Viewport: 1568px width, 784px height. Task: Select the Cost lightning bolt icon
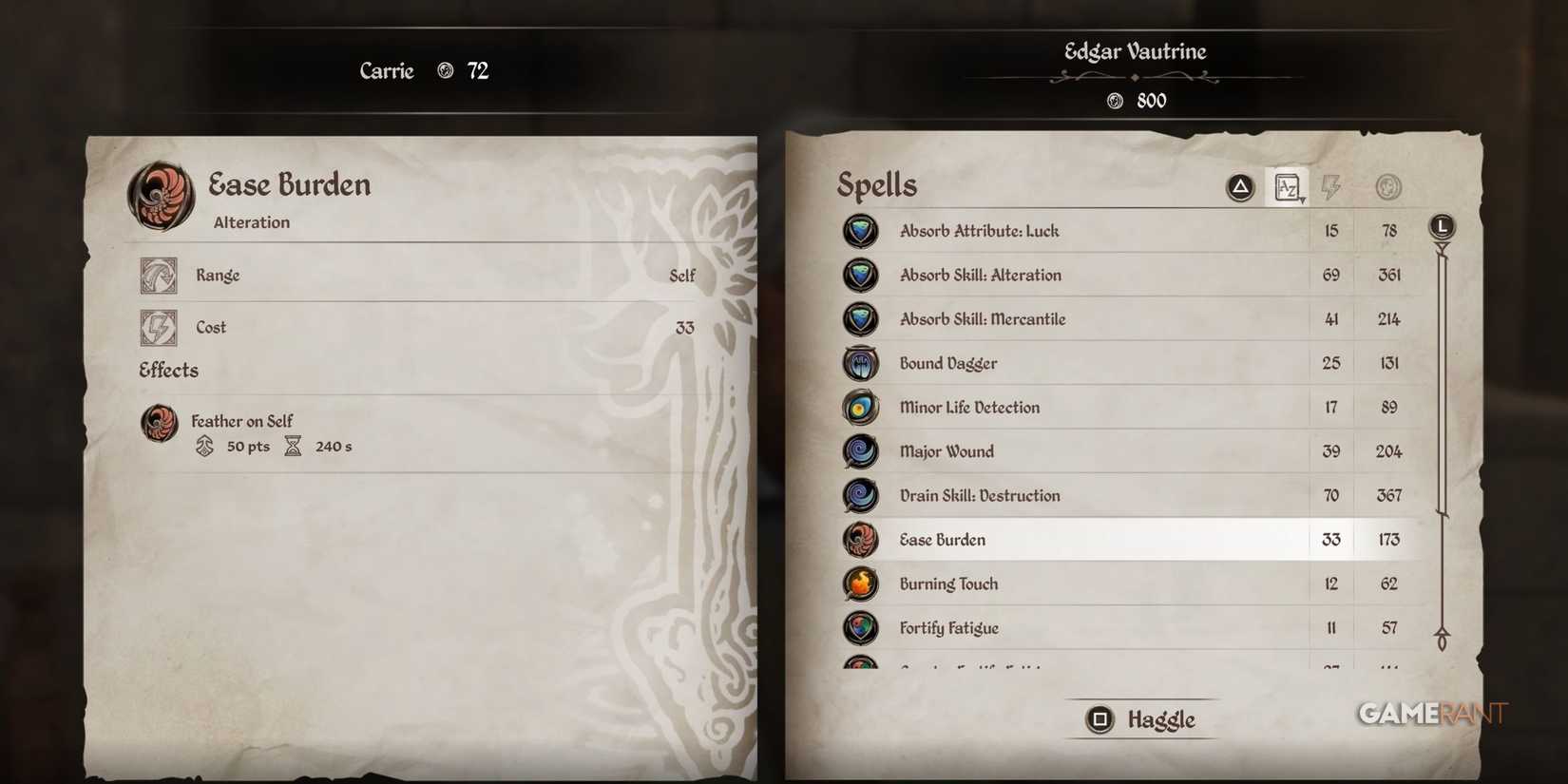[x=159, y=327]
